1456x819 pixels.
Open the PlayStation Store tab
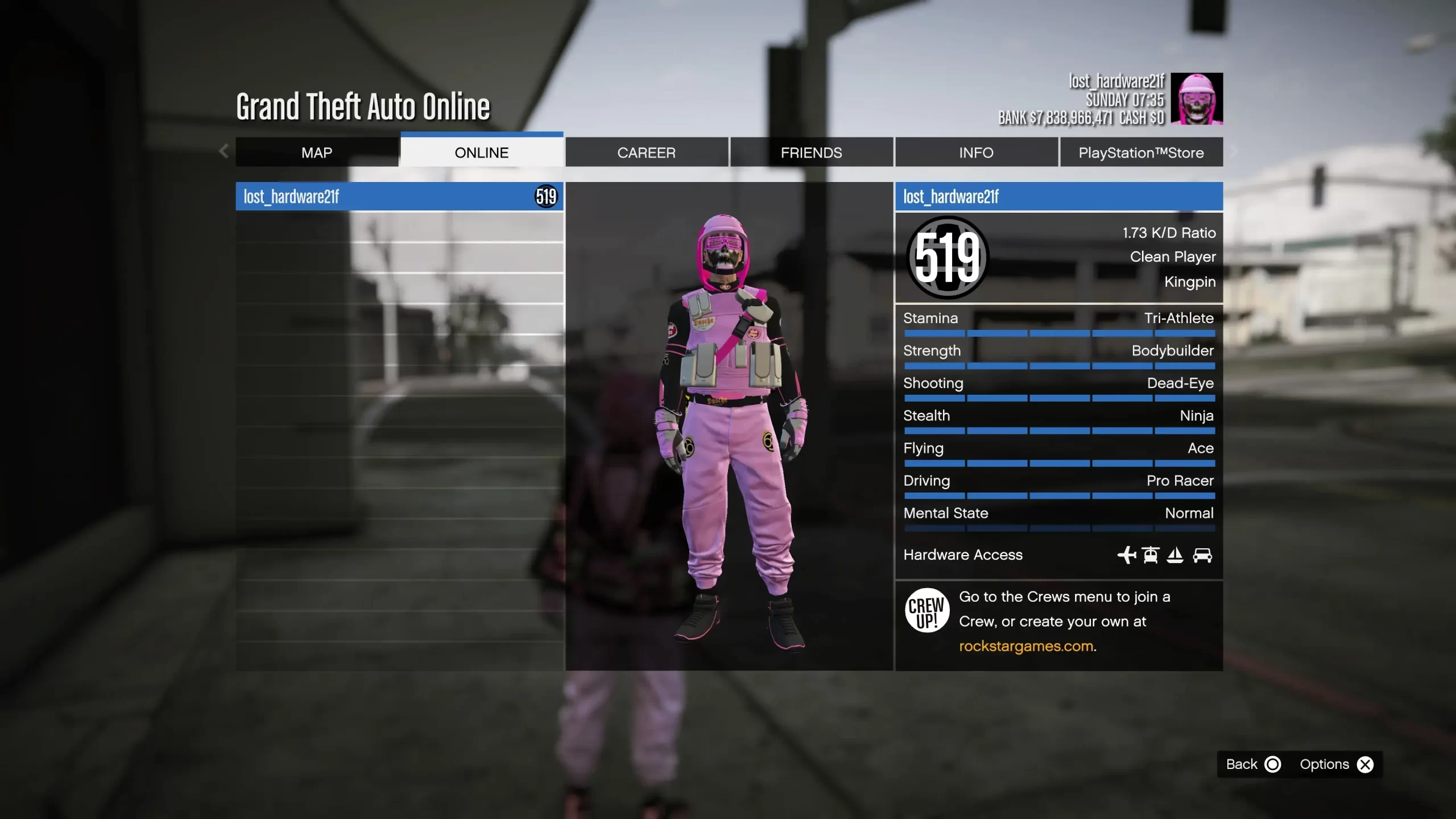[1141, 152]
